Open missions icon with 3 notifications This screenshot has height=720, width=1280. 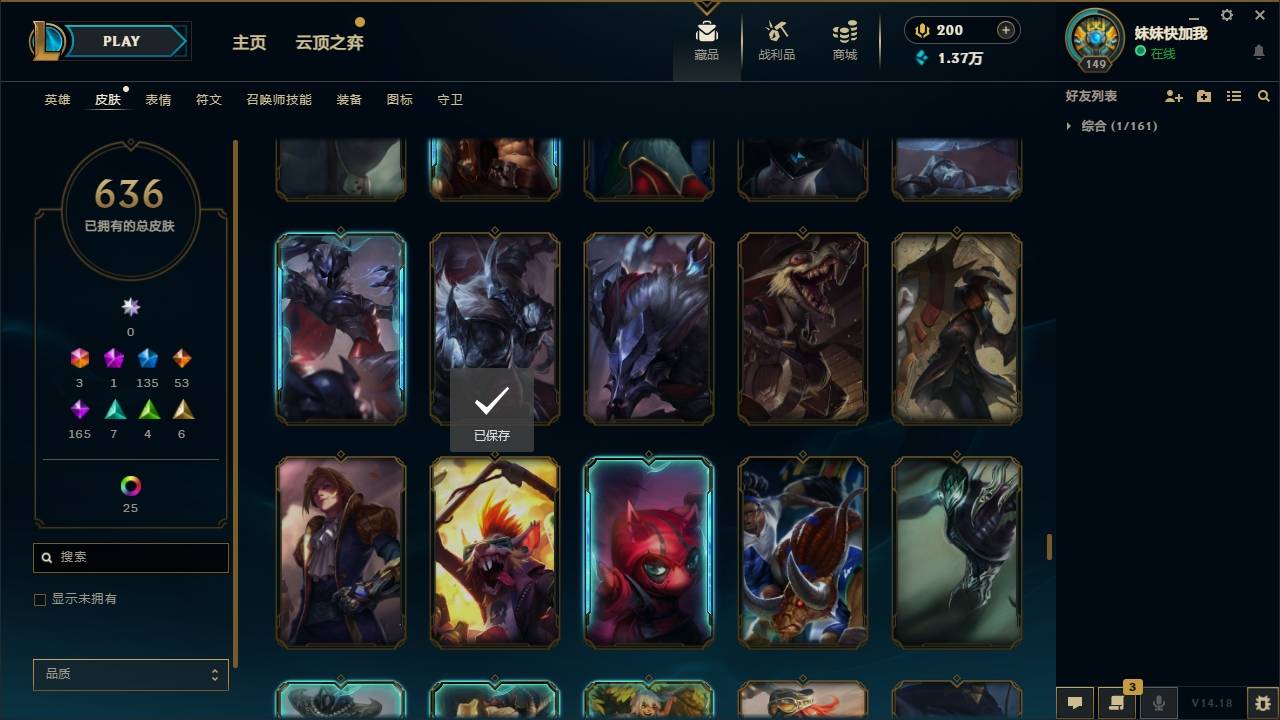1117,703
